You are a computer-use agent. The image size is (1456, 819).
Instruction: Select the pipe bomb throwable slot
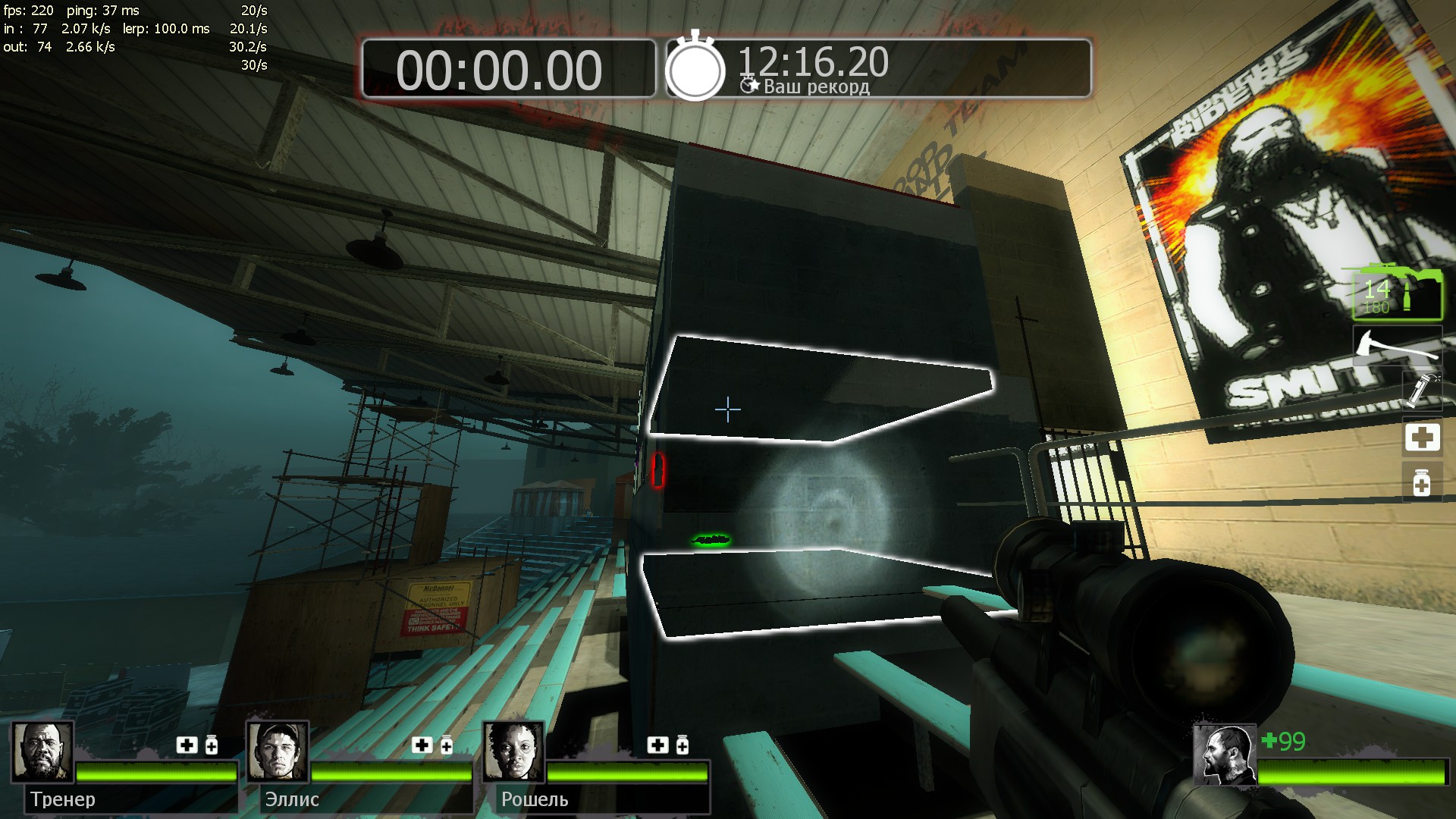tap(1421, 389)
